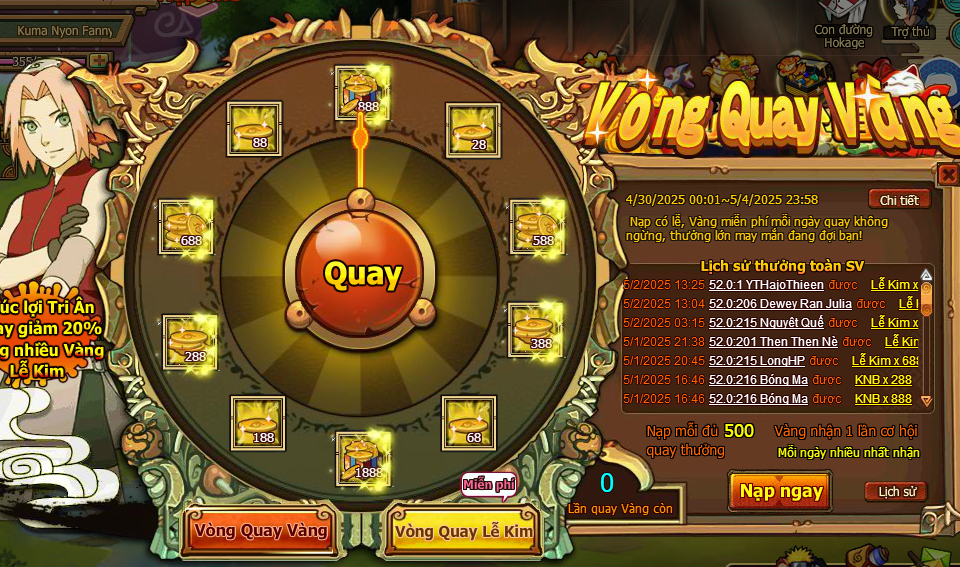Pick the 188 gold prize slot

[257, 422]
